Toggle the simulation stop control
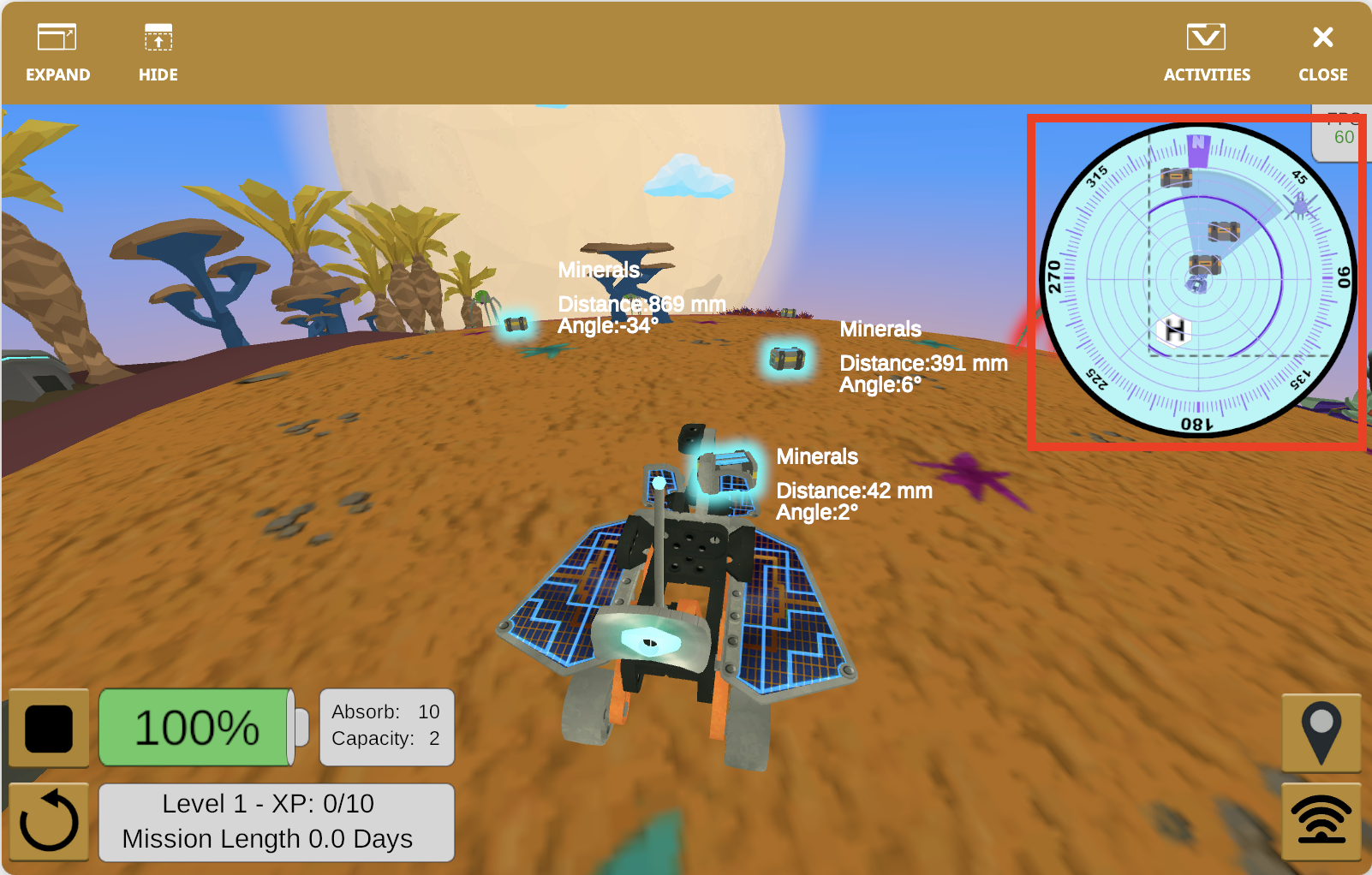This screenshot has width=1372, height=875. tap(48, 727)
